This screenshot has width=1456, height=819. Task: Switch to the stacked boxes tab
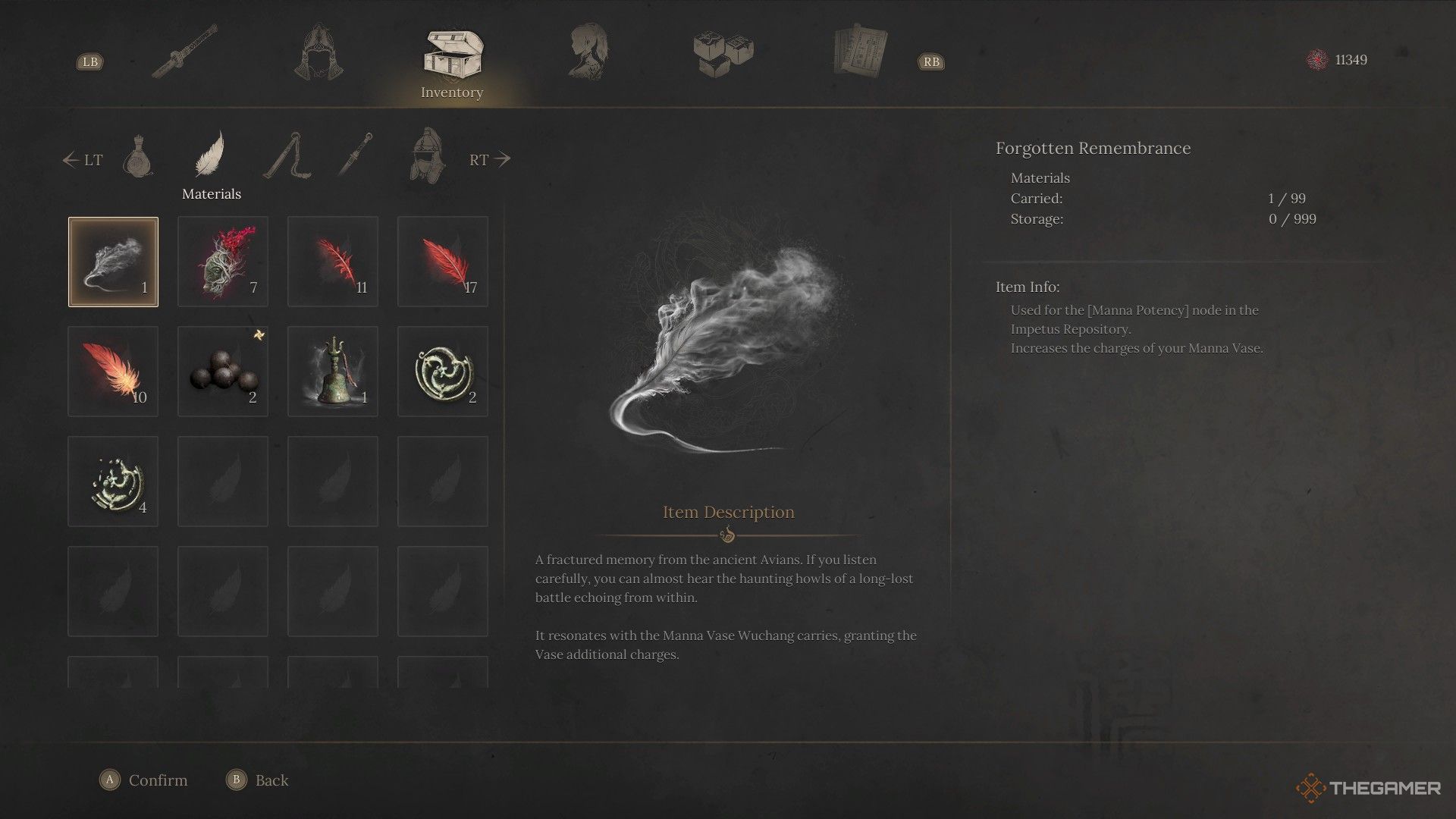pyautogui.click(x=723, y=53)
